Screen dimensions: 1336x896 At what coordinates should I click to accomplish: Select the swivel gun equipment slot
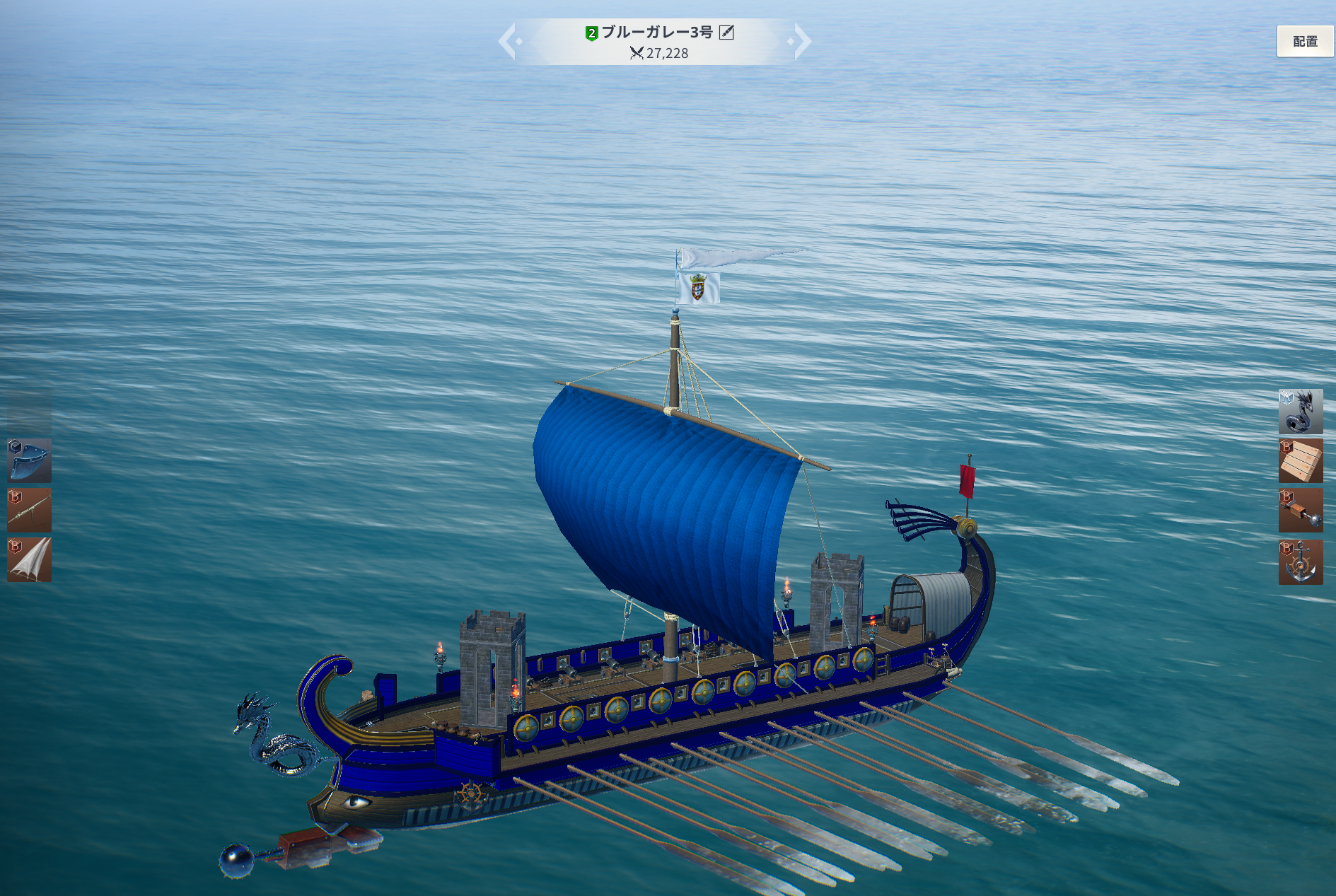click(30, 510)
